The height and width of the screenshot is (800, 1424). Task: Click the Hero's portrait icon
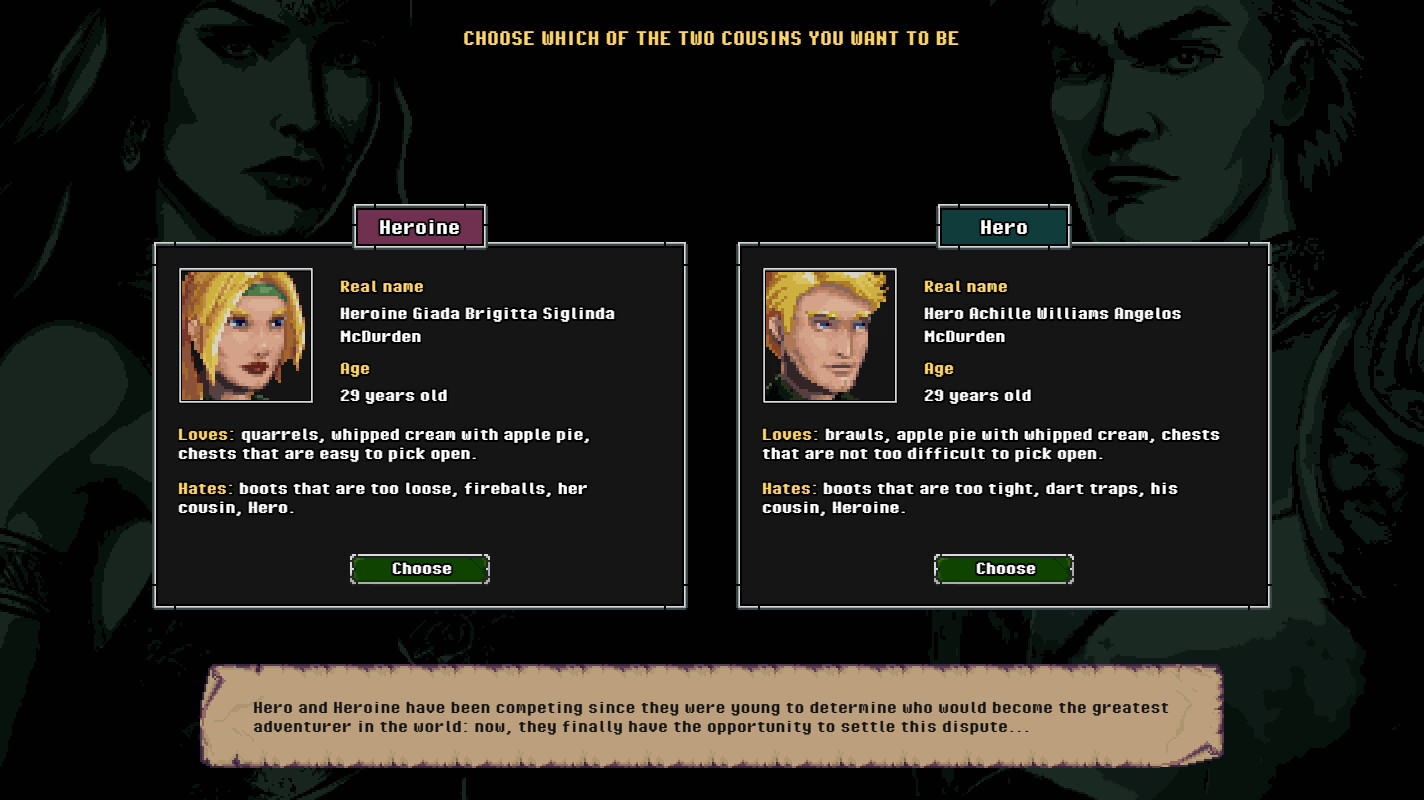[830, 335]
